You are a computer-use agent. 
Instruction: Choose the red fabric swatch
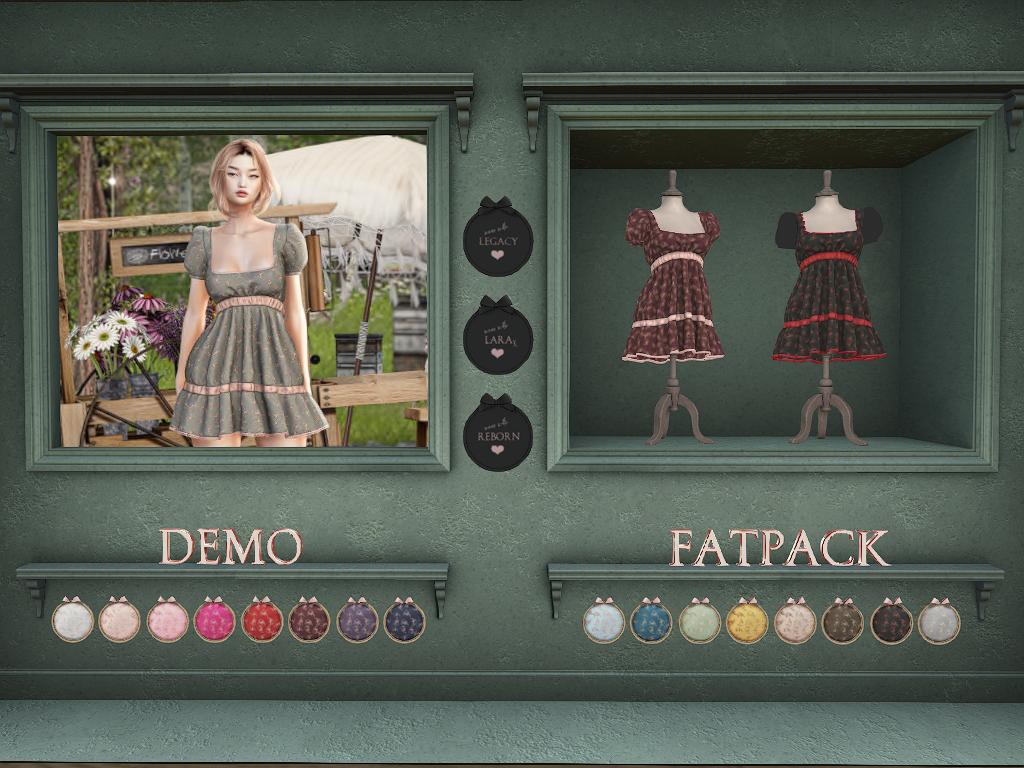262,621
